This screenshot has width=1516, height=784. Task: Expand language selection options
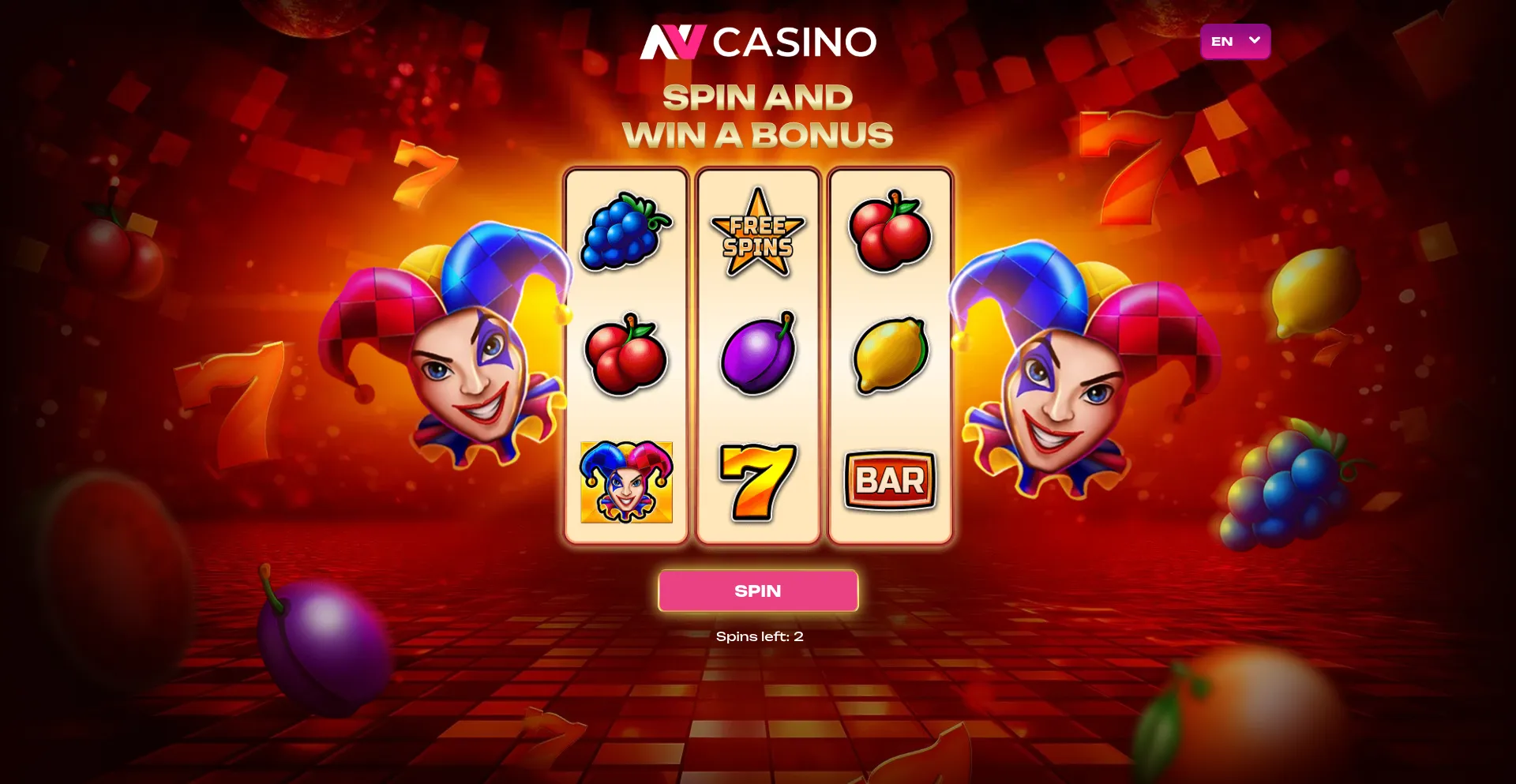coord(1235,42)
